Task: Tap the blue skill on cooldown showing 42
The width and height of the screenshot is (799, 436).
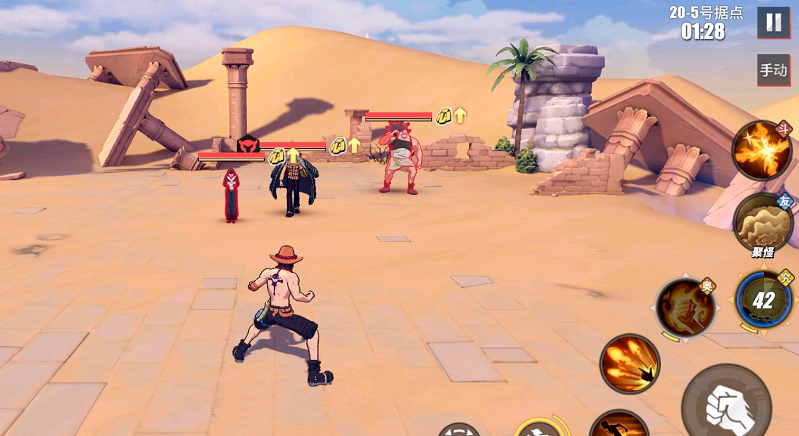Action: 764,299
